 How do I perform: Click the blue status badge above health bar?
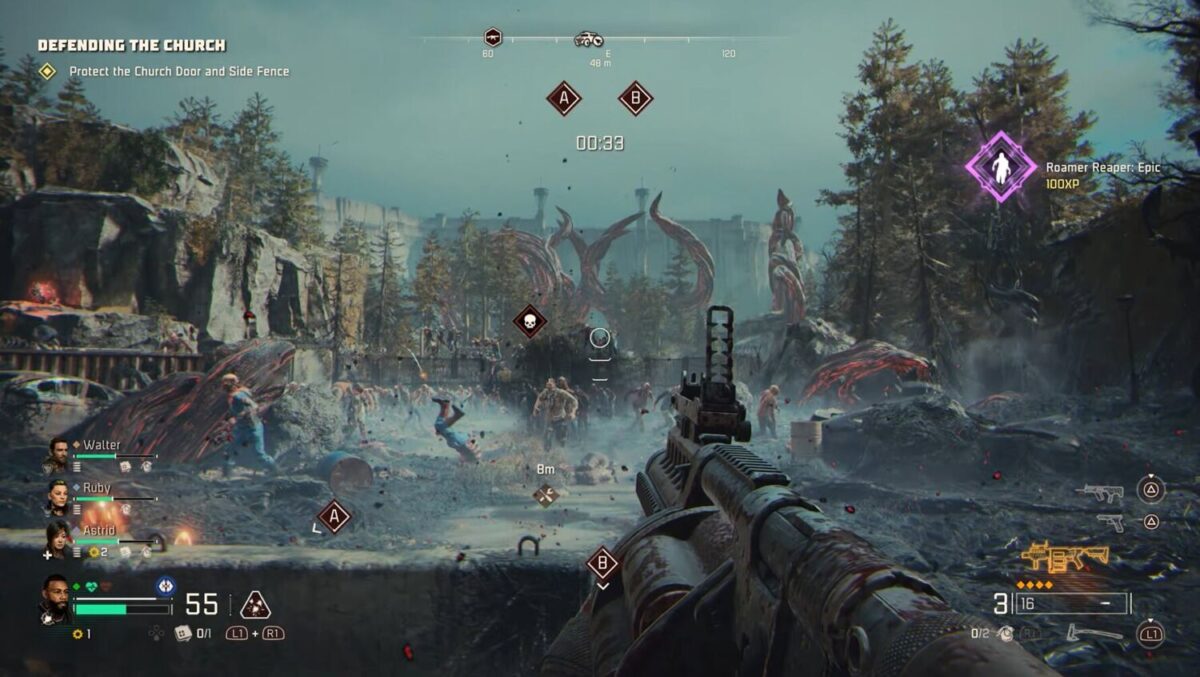(165, 586)
